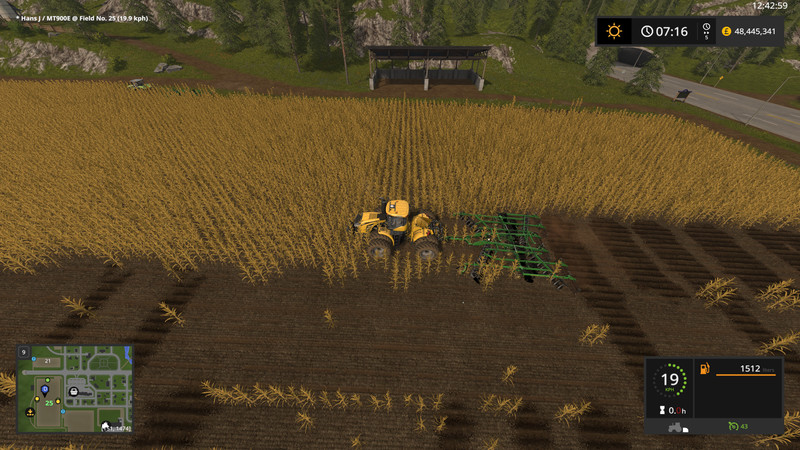The width and height of the screenshot is (800, 450).
Task: Click the blue pin marker on minimap
Action: (45, 389)
